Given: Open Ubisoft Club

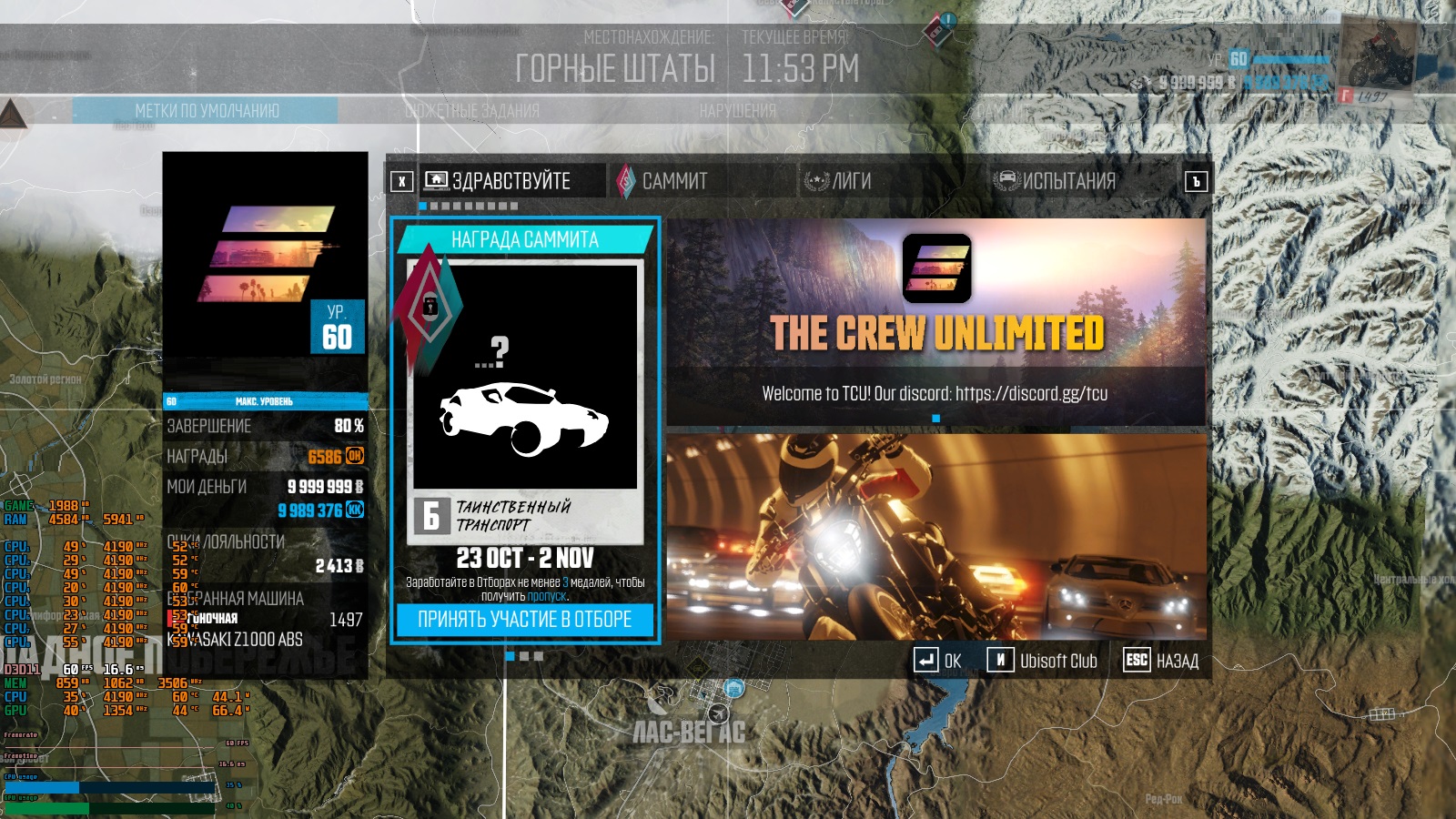Looking at the screenshot, I should click(1044, 661).
